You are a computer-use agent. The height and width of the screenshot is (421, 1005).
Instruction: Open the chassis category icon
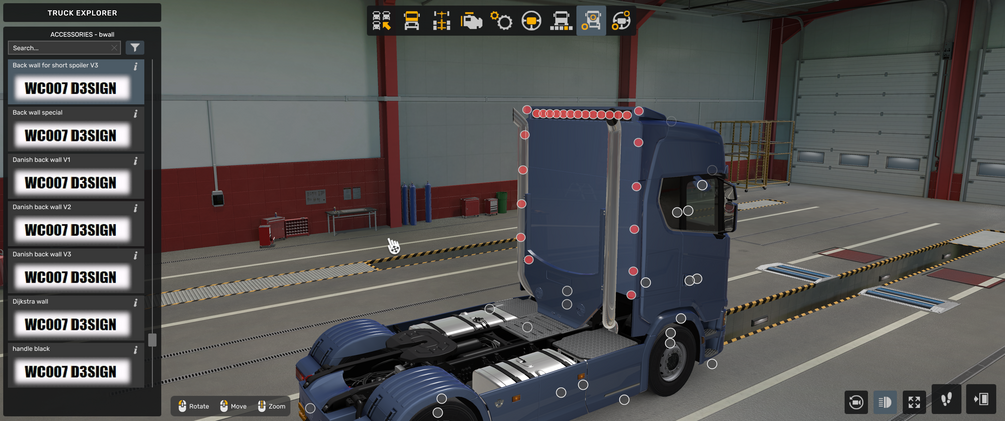[x=441, y=21]
